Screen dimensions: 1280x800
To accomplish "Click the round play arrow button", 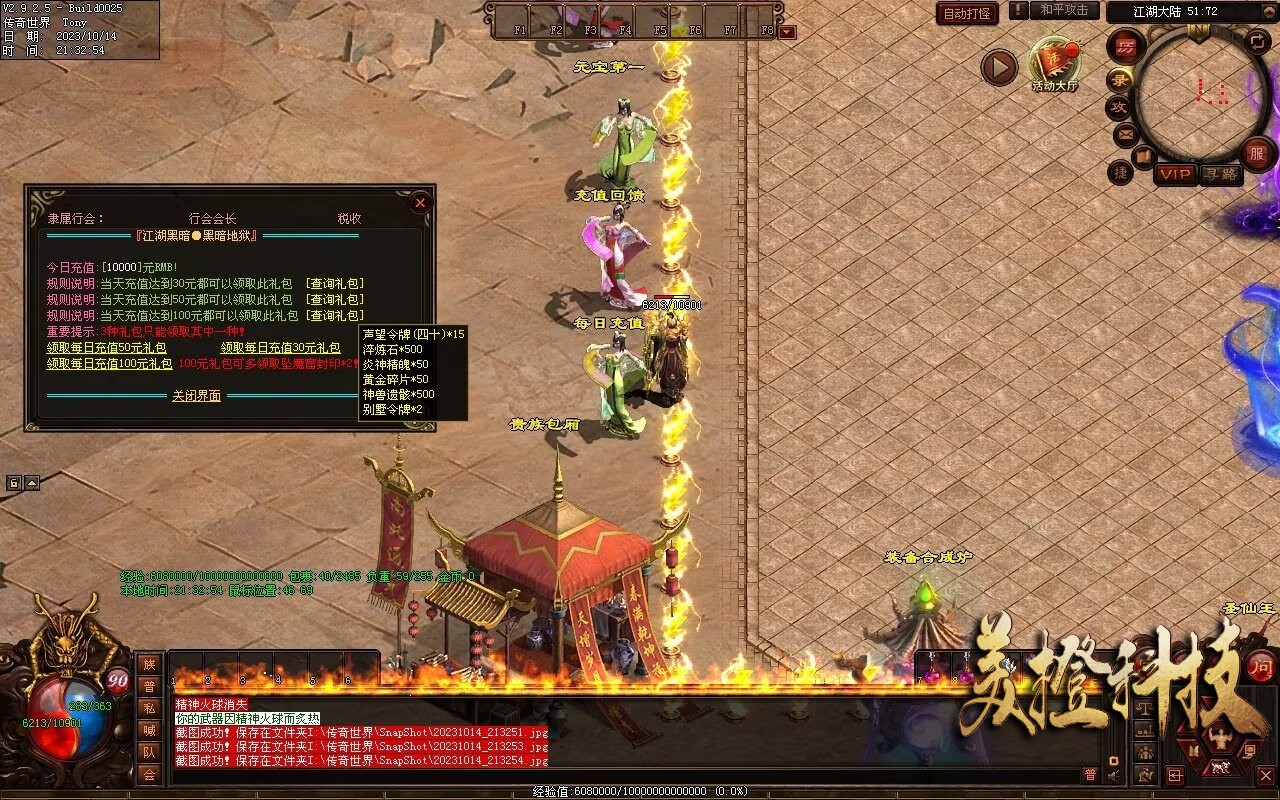I will pyautogui.click(x=998, y=67).
